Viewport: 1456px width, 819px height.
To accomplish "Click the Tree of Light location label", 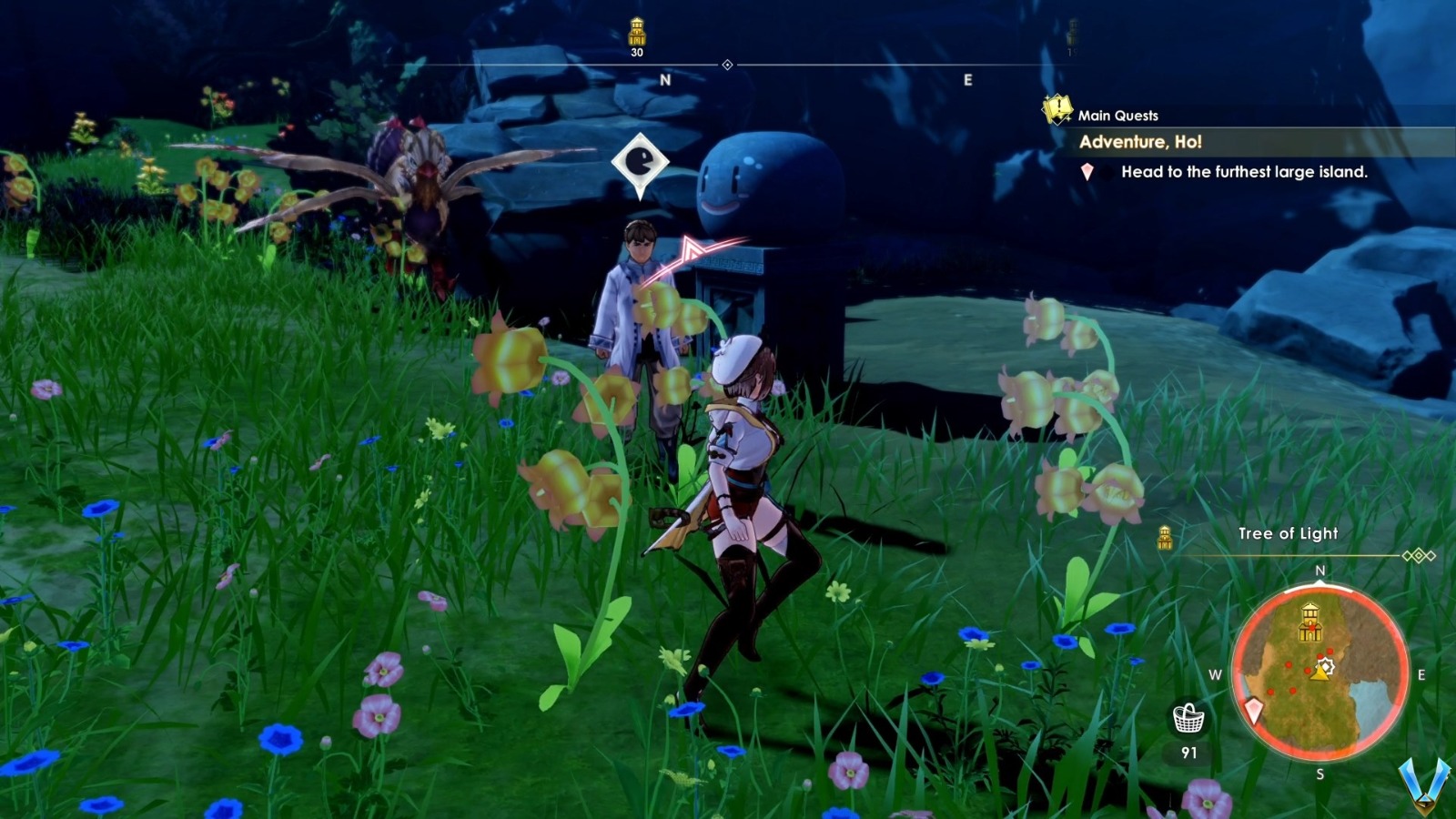I will tap(1288, 533).
